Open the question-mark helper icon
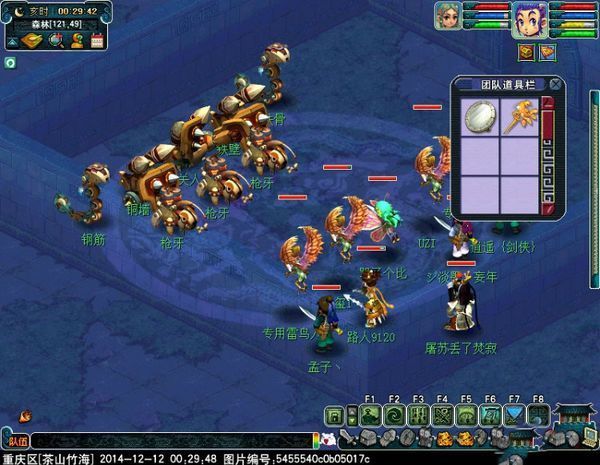The width and height of the screenshot is (600, 465). tap(76, 41)
